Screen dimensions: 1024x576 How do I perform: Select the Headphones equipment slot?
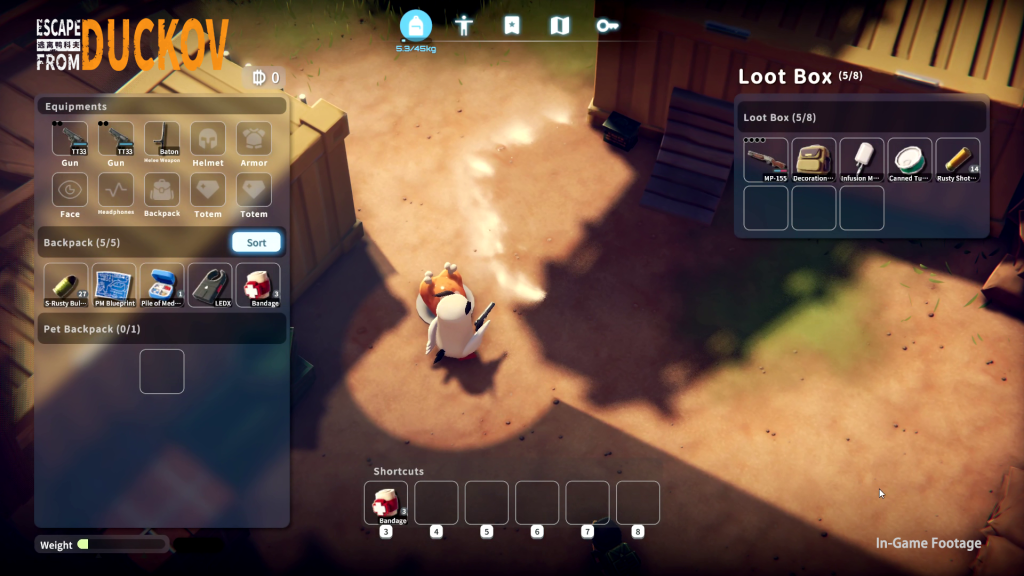[x=116, y=190]
